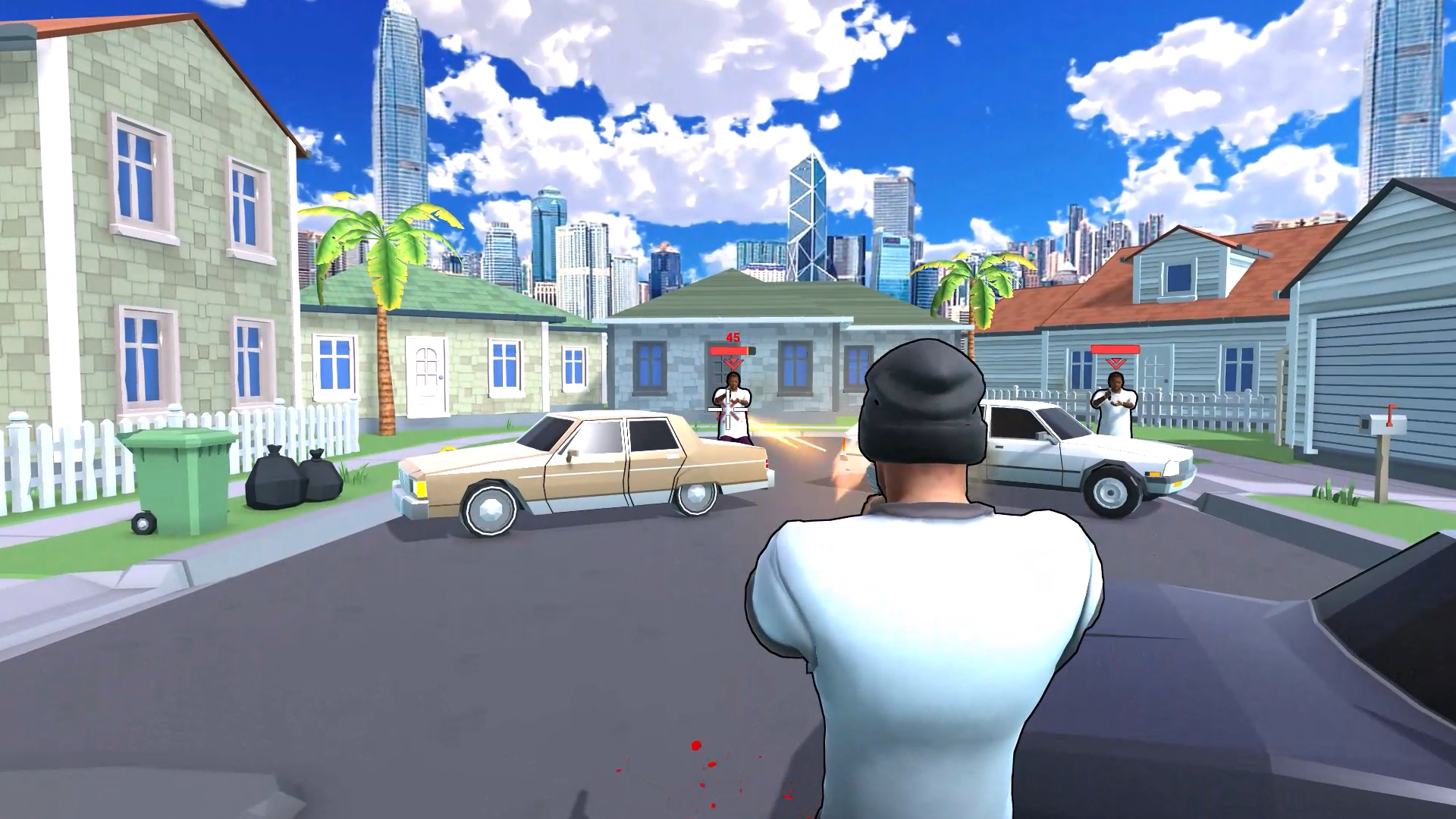Click the crosshair on the left enemy
The image size is (1456, 819).
point(728,409)
